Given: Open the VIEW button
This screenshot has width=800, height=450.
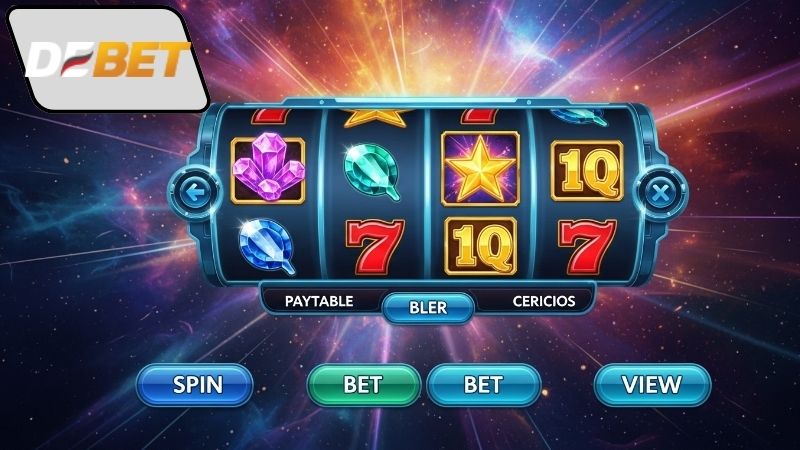Looking at the screenshot, I should point(651,384).
